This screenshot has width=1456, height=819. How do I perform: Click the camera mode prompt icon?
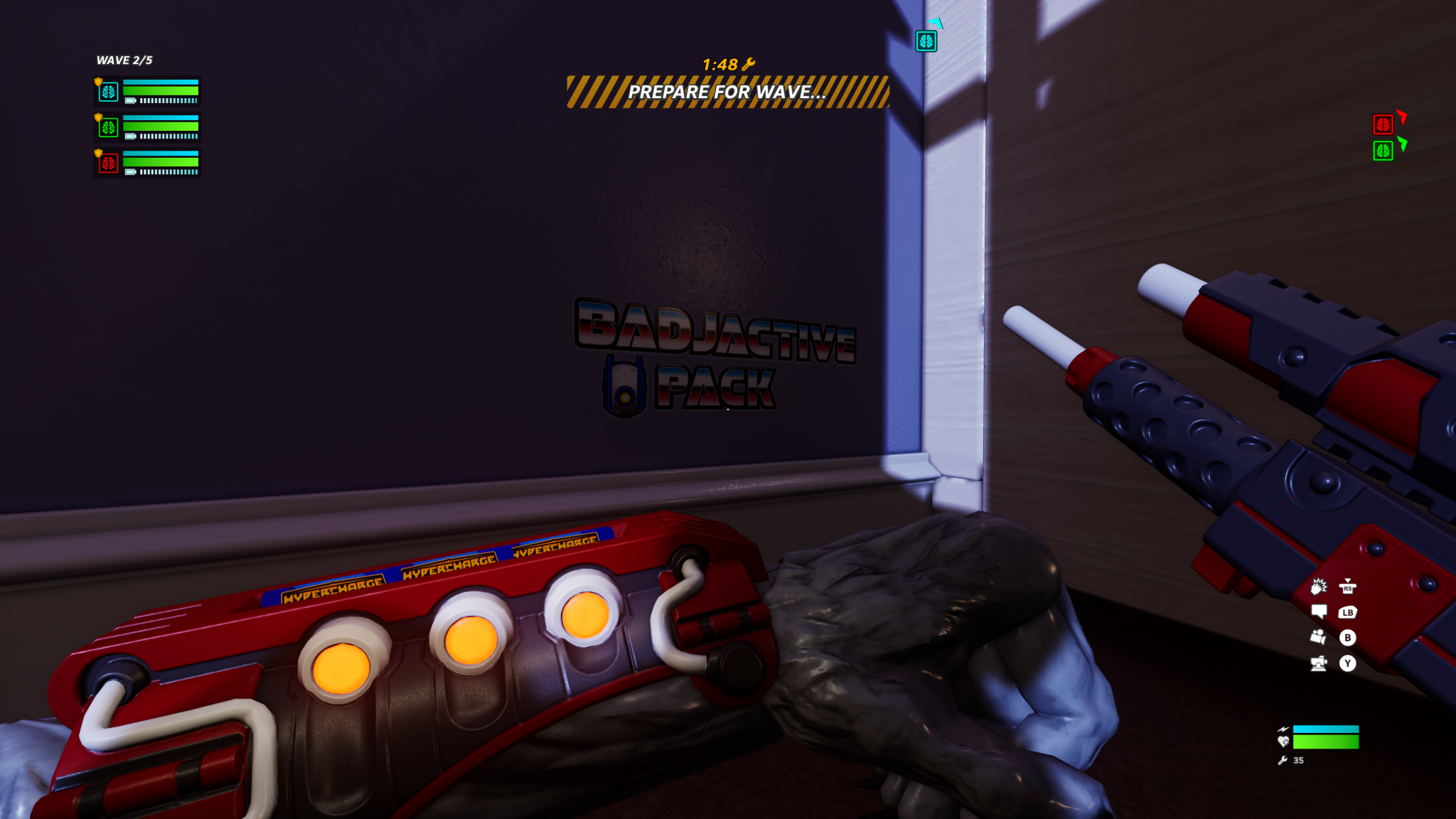pyautogui.click(x=1318, y=636)
